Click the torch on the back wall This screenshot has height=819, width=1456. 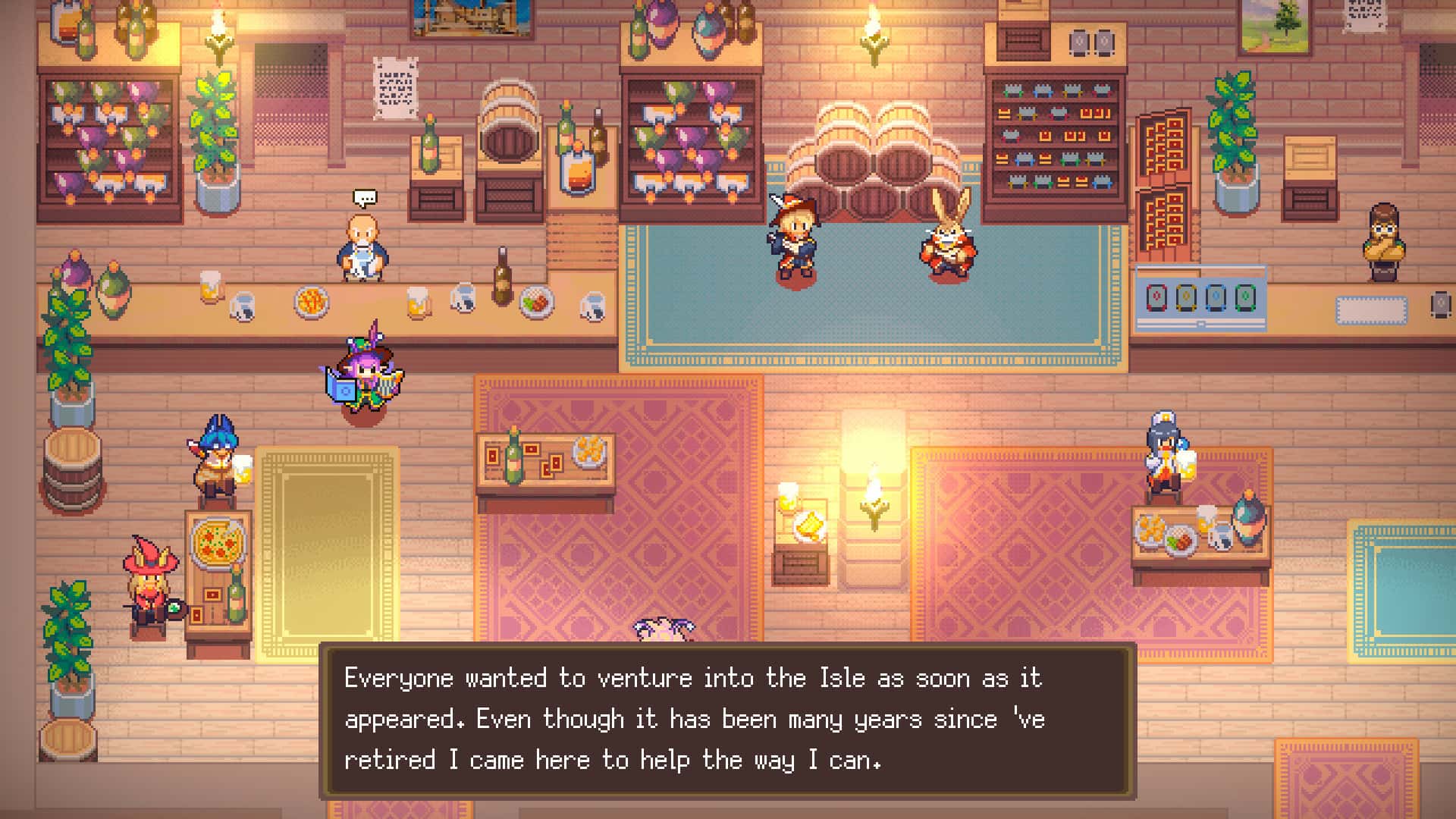(x=872, y=34)
